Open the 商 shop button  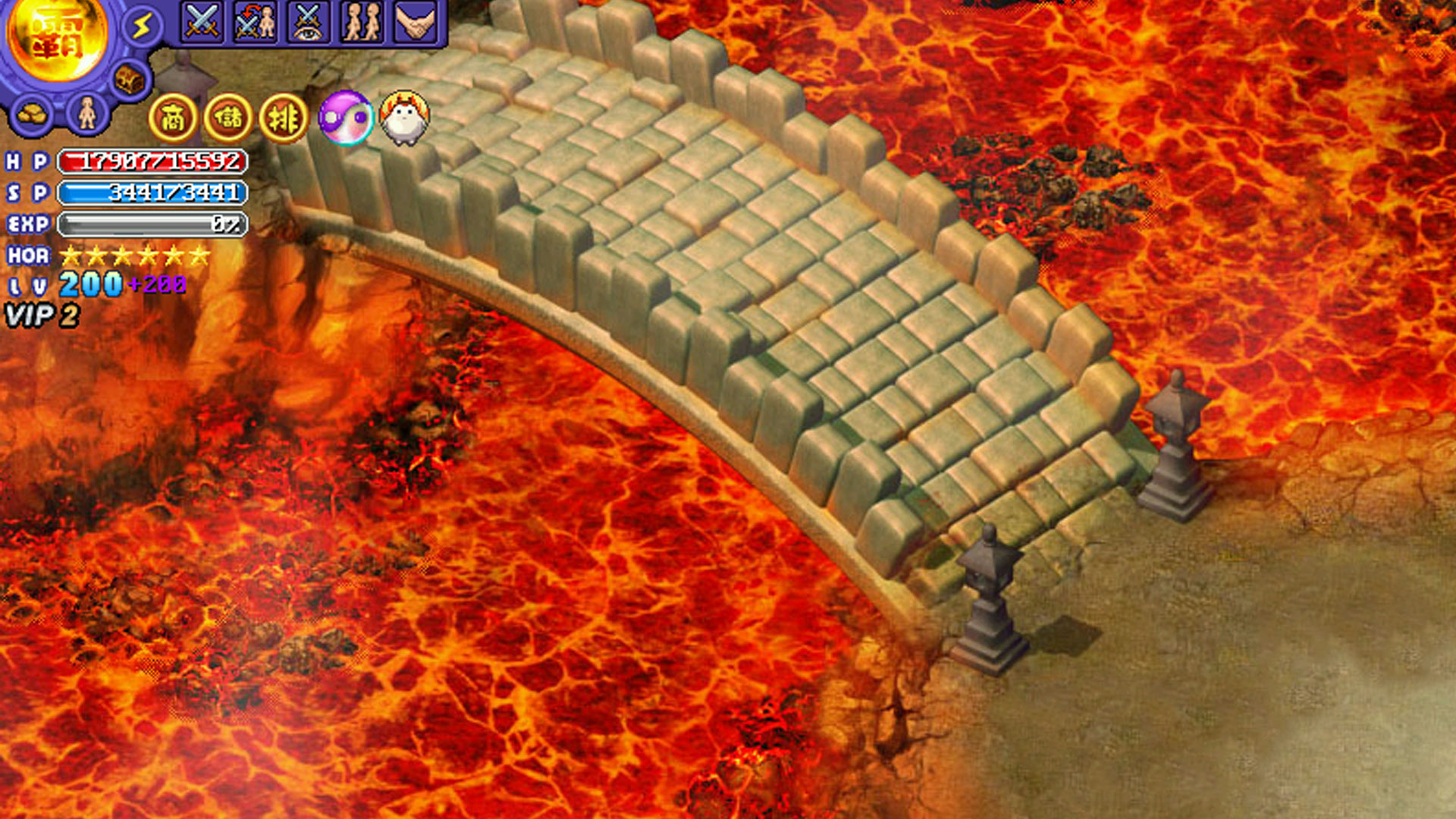pyautogui.click(x=173, y=118)
